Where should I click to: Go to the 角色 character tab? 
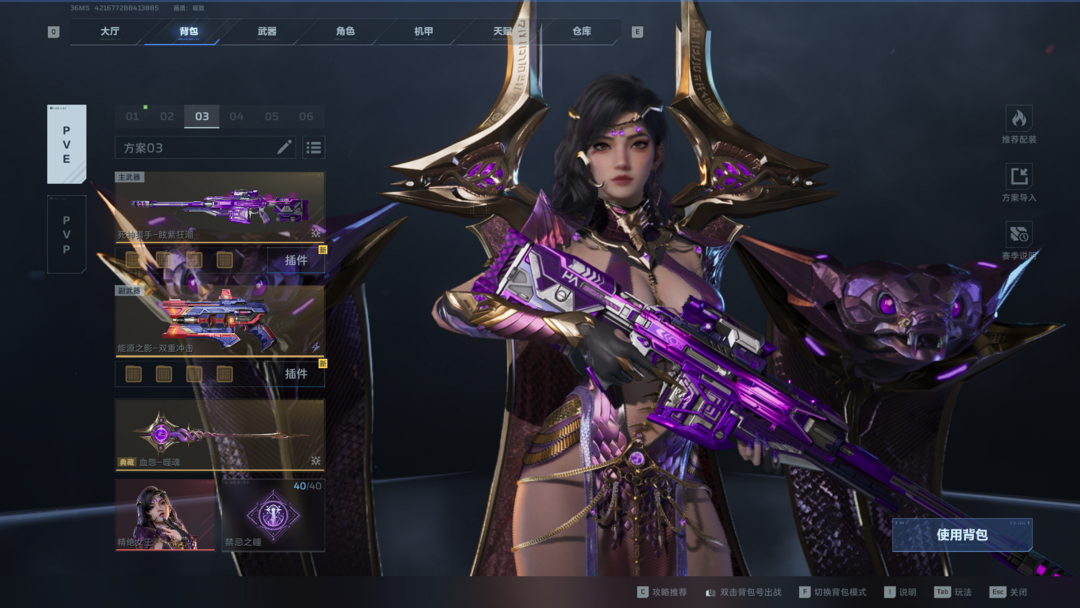345,32
